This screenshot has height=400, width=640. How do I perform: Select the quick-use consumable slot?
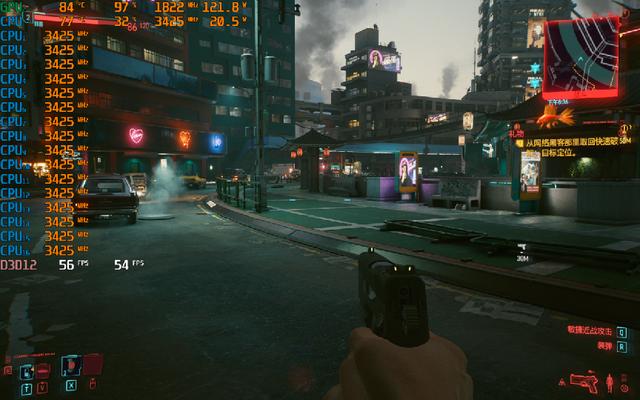71,367
